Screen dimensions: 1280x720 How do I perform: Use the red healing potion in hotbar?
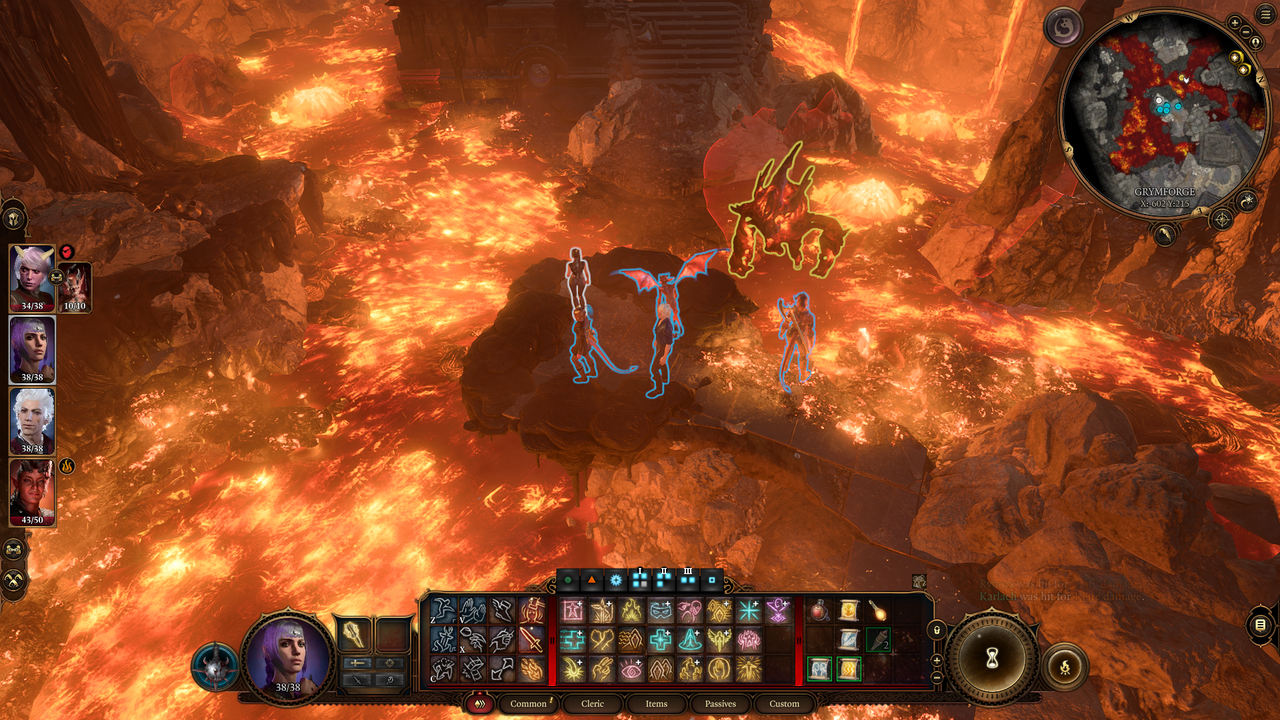pos(820,610)
